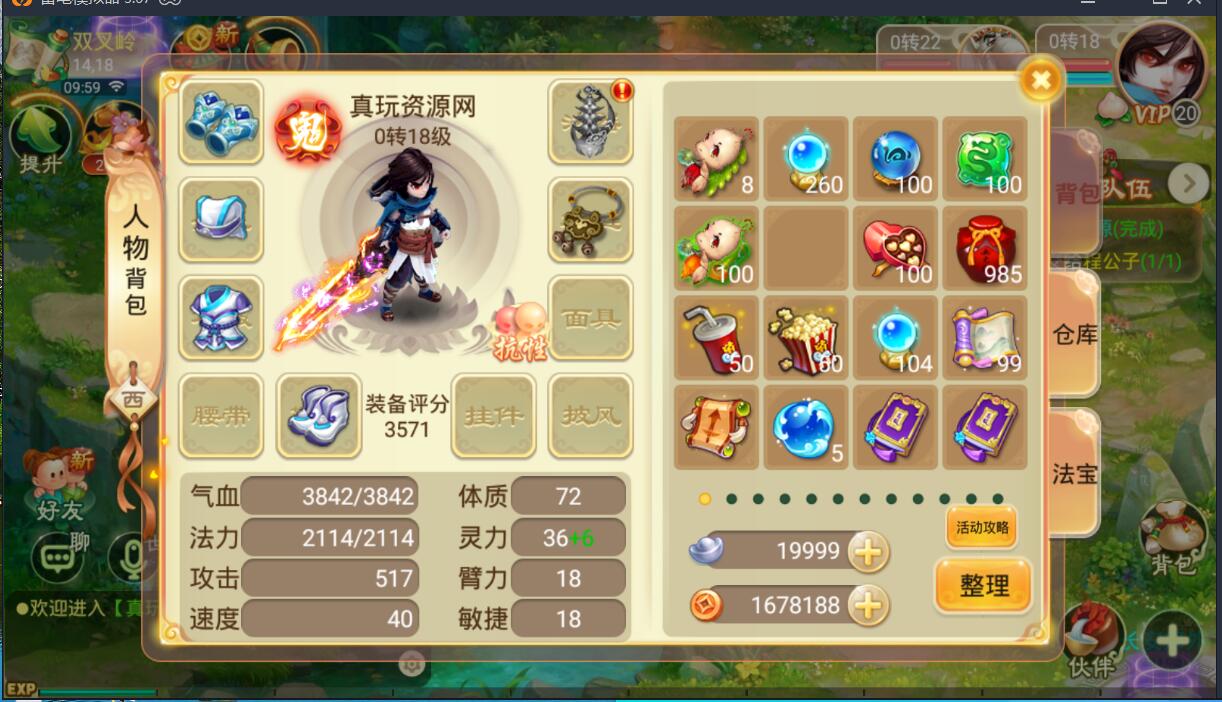Select the red wine jar item
1222x702 pixels.
pyautogui.click(x=985, y=247)
